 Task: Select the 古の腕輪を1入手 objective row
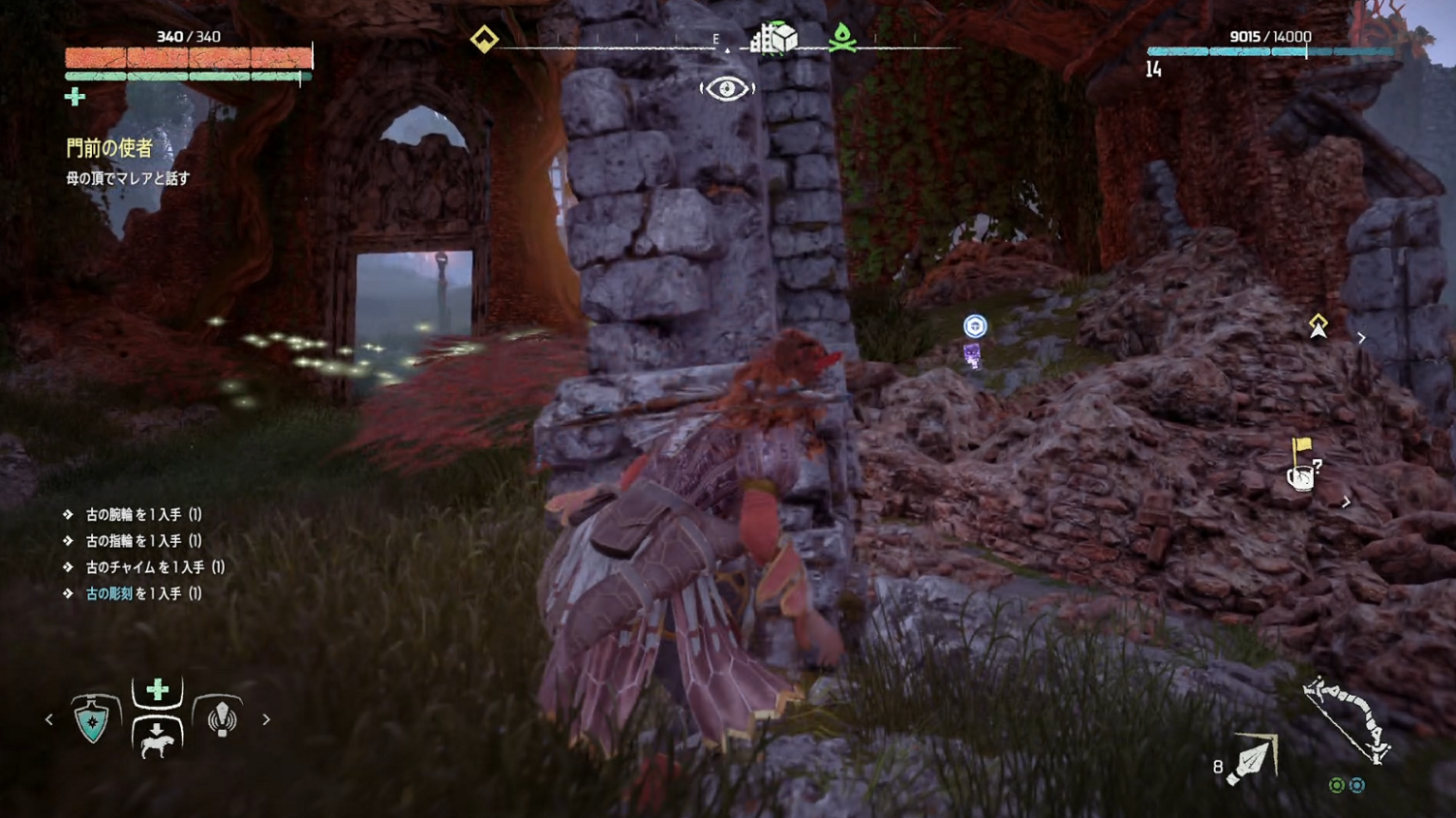tap(143, 515)
